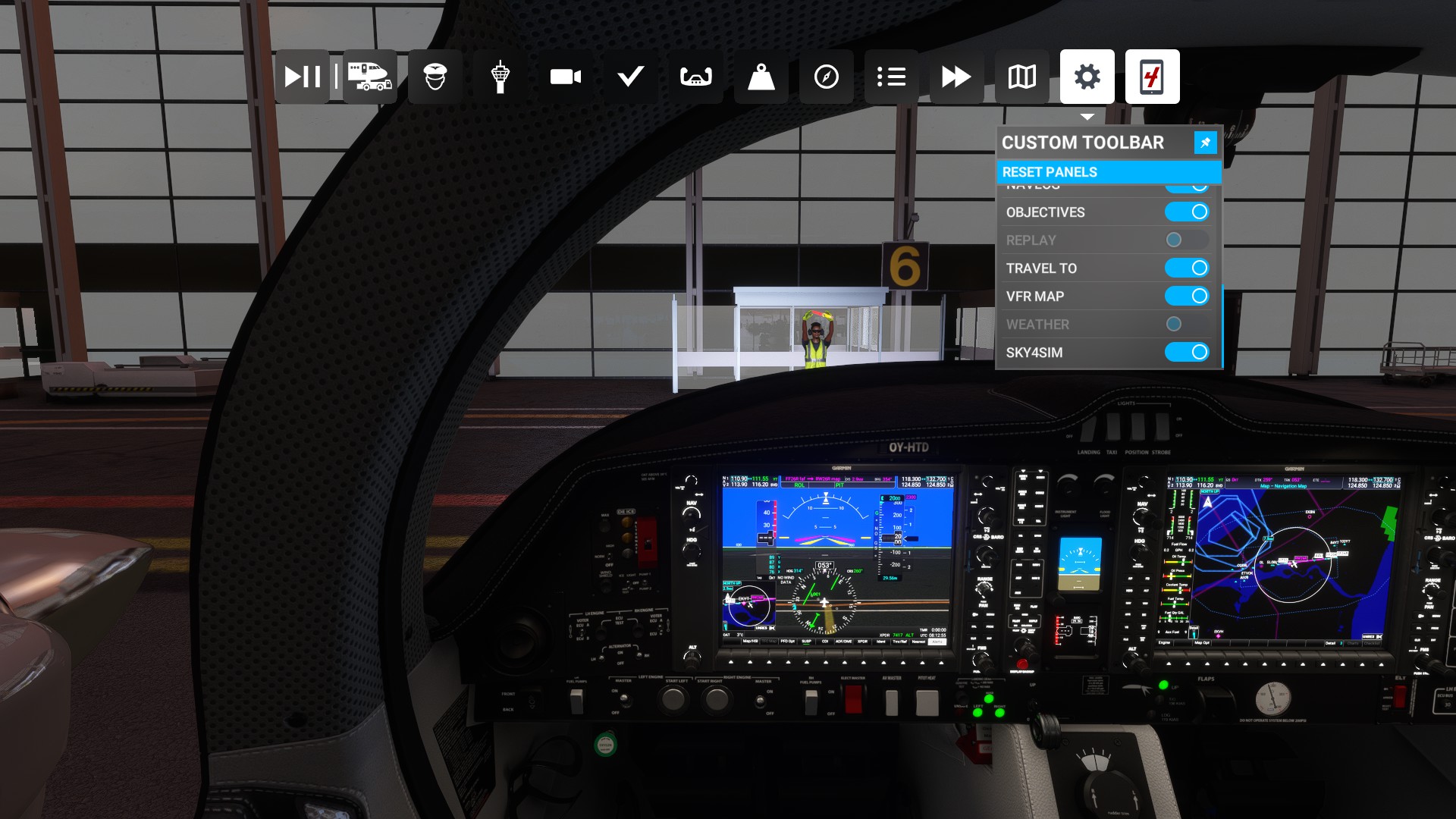Click the Travel To fast-forward icon
This screenshot has width=1456, height=819.
[x=955, y=76]
